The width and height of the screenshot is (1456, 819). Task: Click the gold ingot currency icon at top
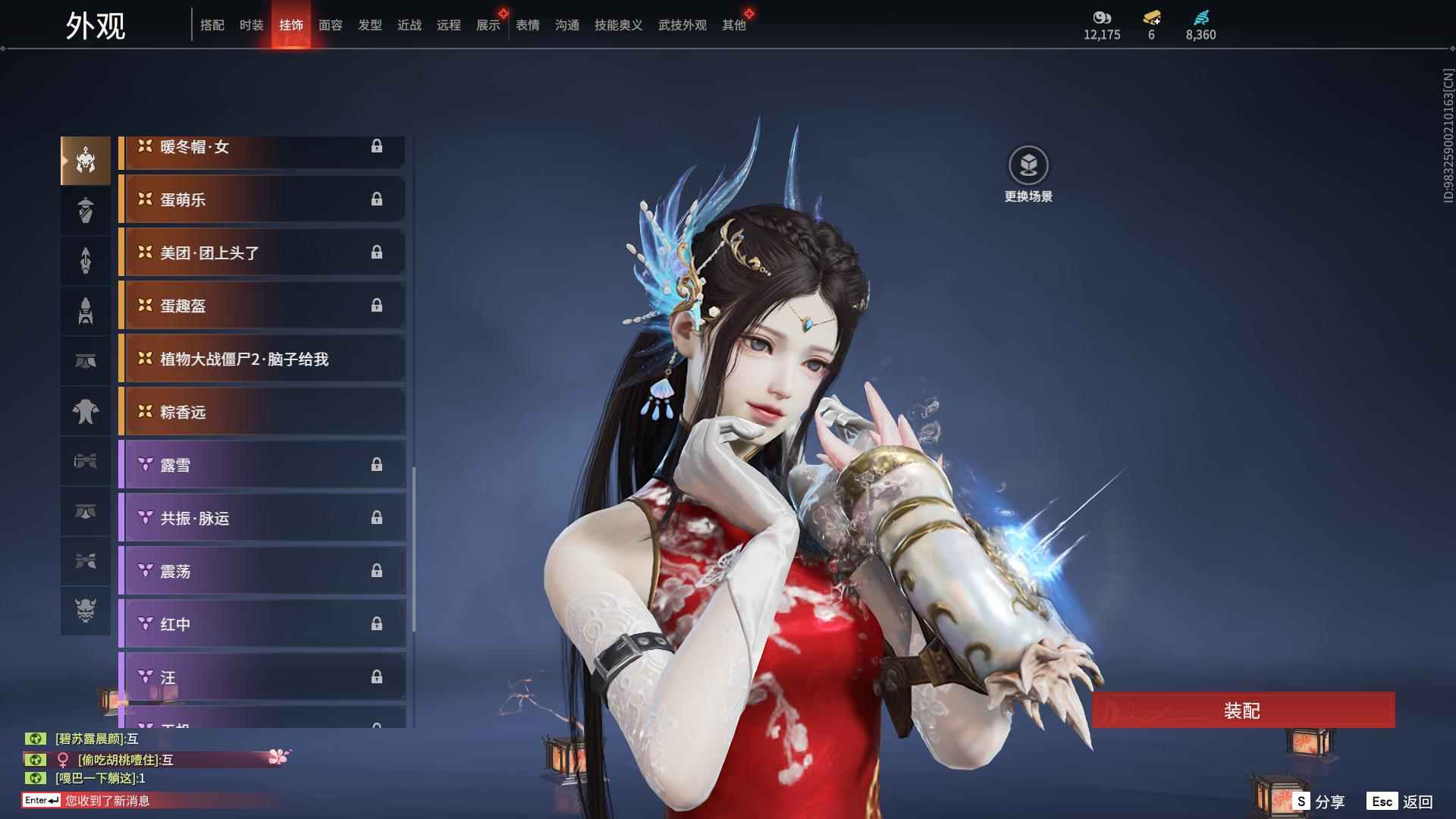[x=1151, y=17]
